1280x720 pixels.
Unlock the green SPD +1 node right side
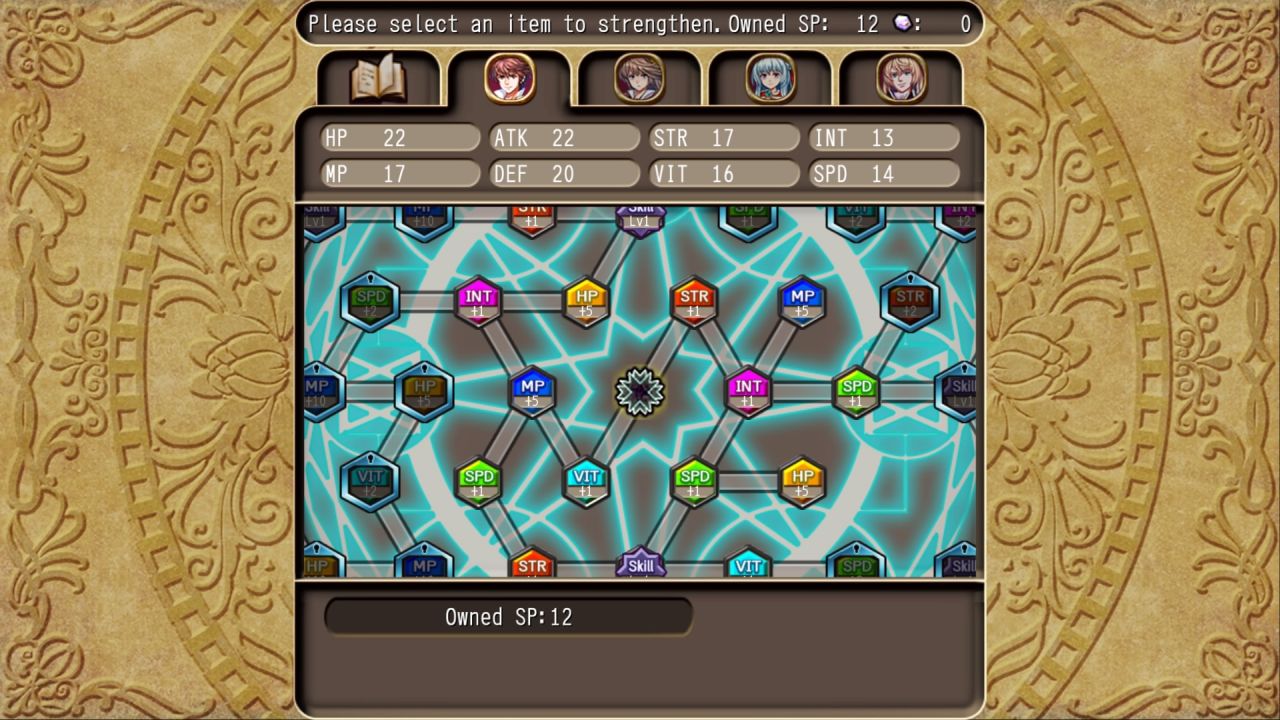855,392
